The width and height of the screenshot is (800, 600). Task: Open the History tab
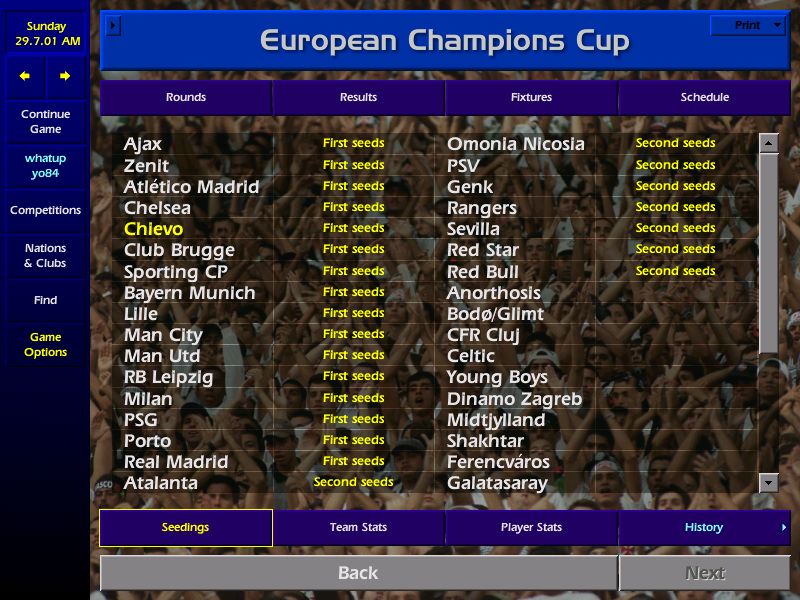click(704, 527)
